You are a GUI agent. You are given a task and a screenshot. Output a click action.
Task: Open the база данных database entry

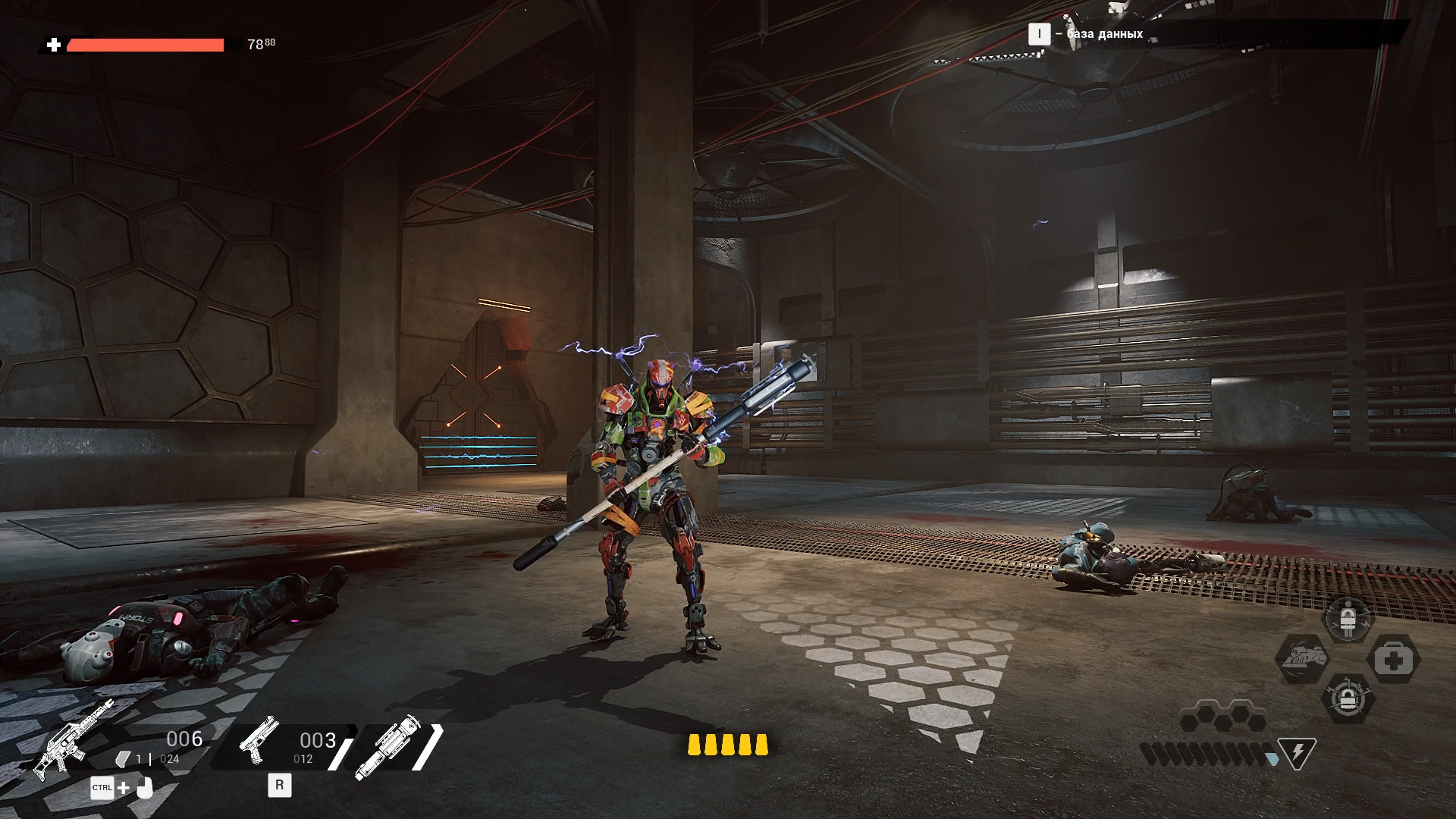click(x=1104, y=34)
